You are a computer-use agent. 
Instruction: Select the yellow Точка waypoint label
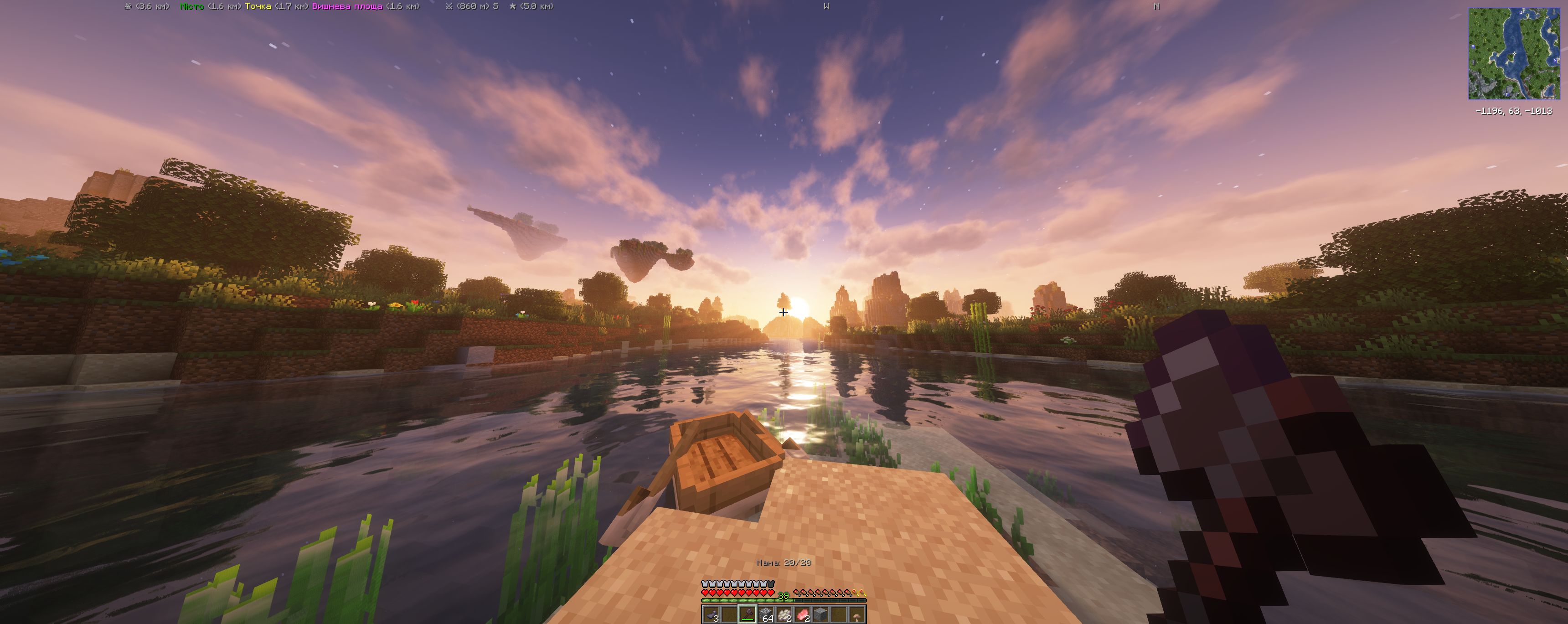point(258,7)
